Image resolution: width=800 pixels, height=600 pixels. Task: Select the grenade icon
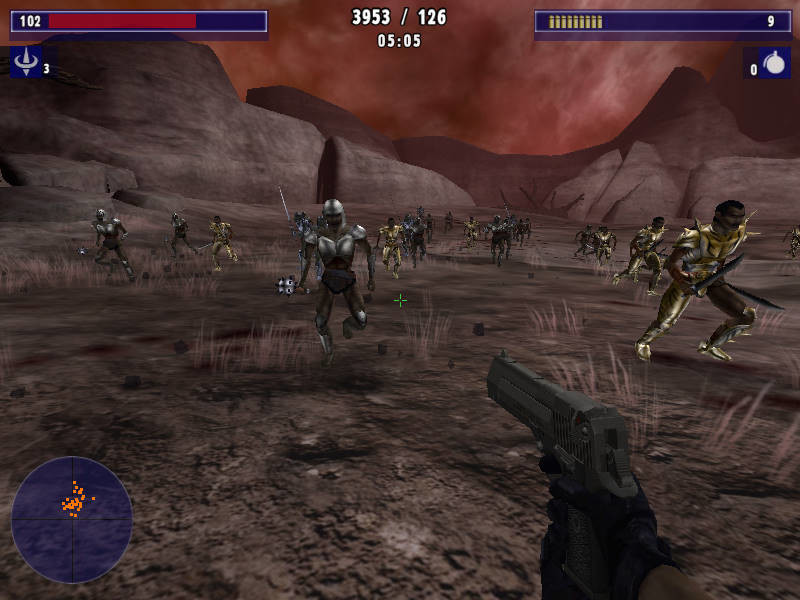[x=774, y=64]
